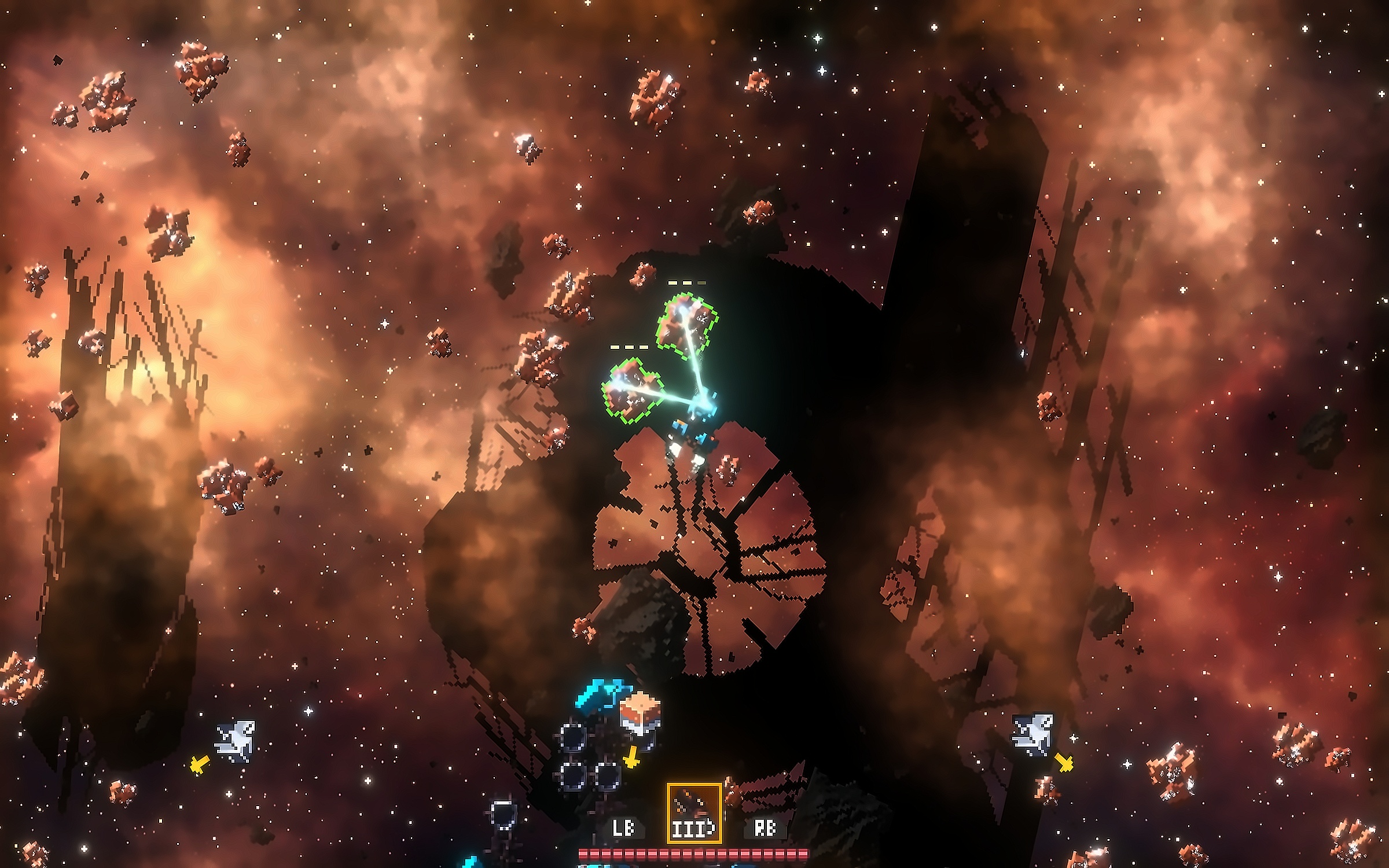Select the orange-framed weapon slot
This screenshot has width=1389, height=868.
(x=694, y=812)
